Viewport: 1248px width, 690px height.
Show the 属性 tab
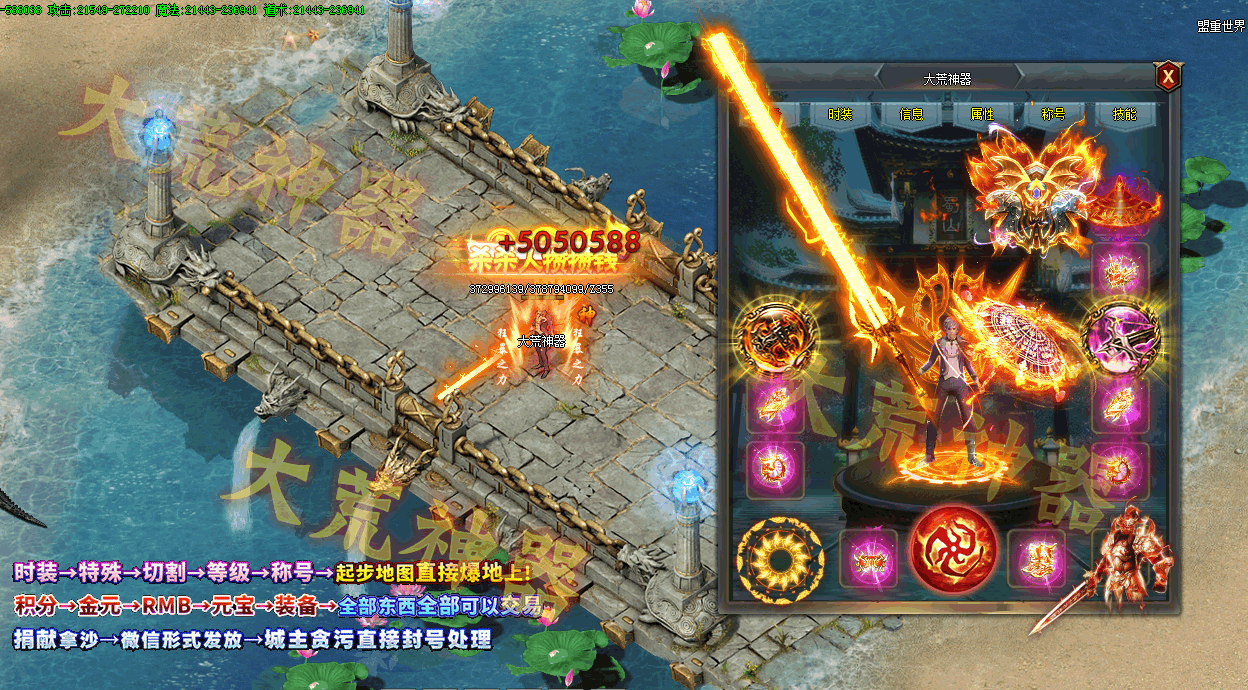(982, 114)
